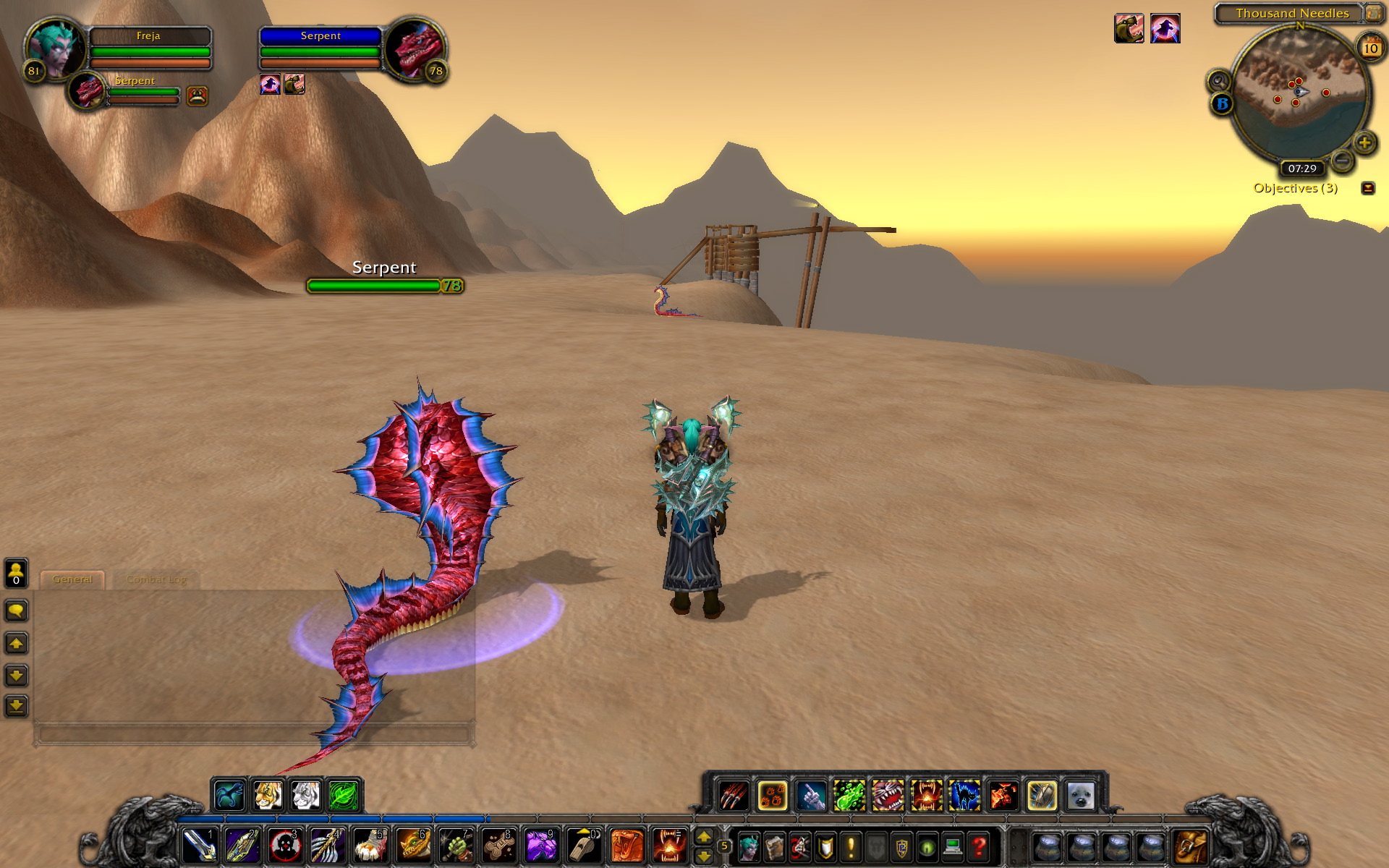The image size is (1389, 868).
Task: Activate the purple panther ability in slot 9
Action: click(x=540, y=845)
